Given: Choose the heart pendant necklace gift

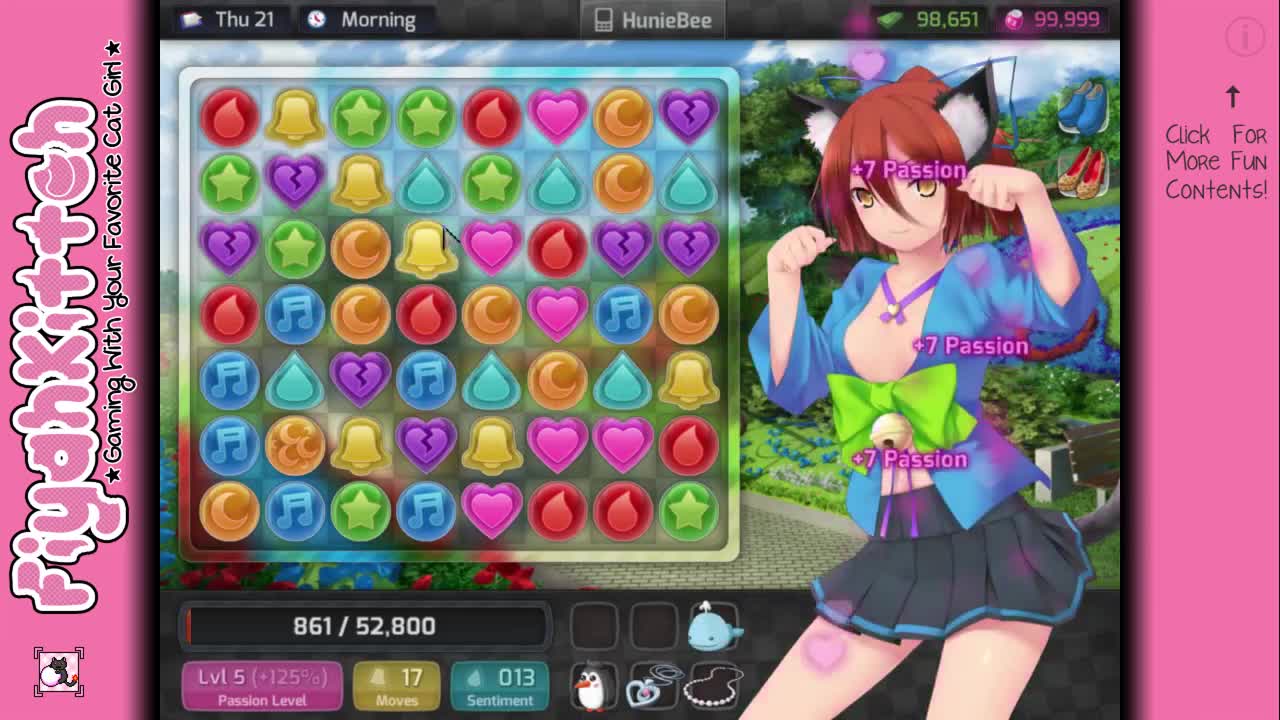Looking at the screenshot, I should [x=653, y=687].
